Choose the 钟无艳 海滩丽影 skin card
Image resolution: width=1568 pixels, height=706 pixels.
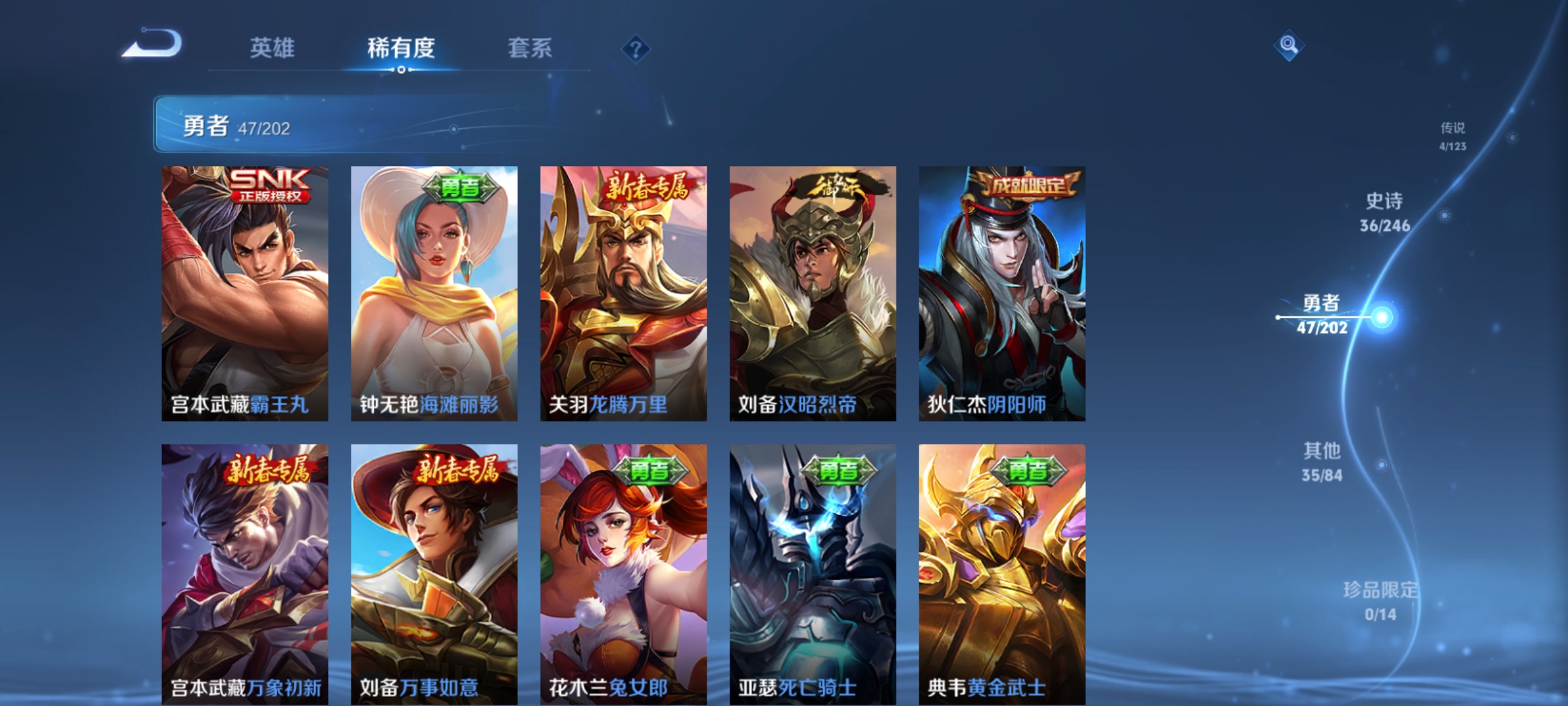[434, 294]
